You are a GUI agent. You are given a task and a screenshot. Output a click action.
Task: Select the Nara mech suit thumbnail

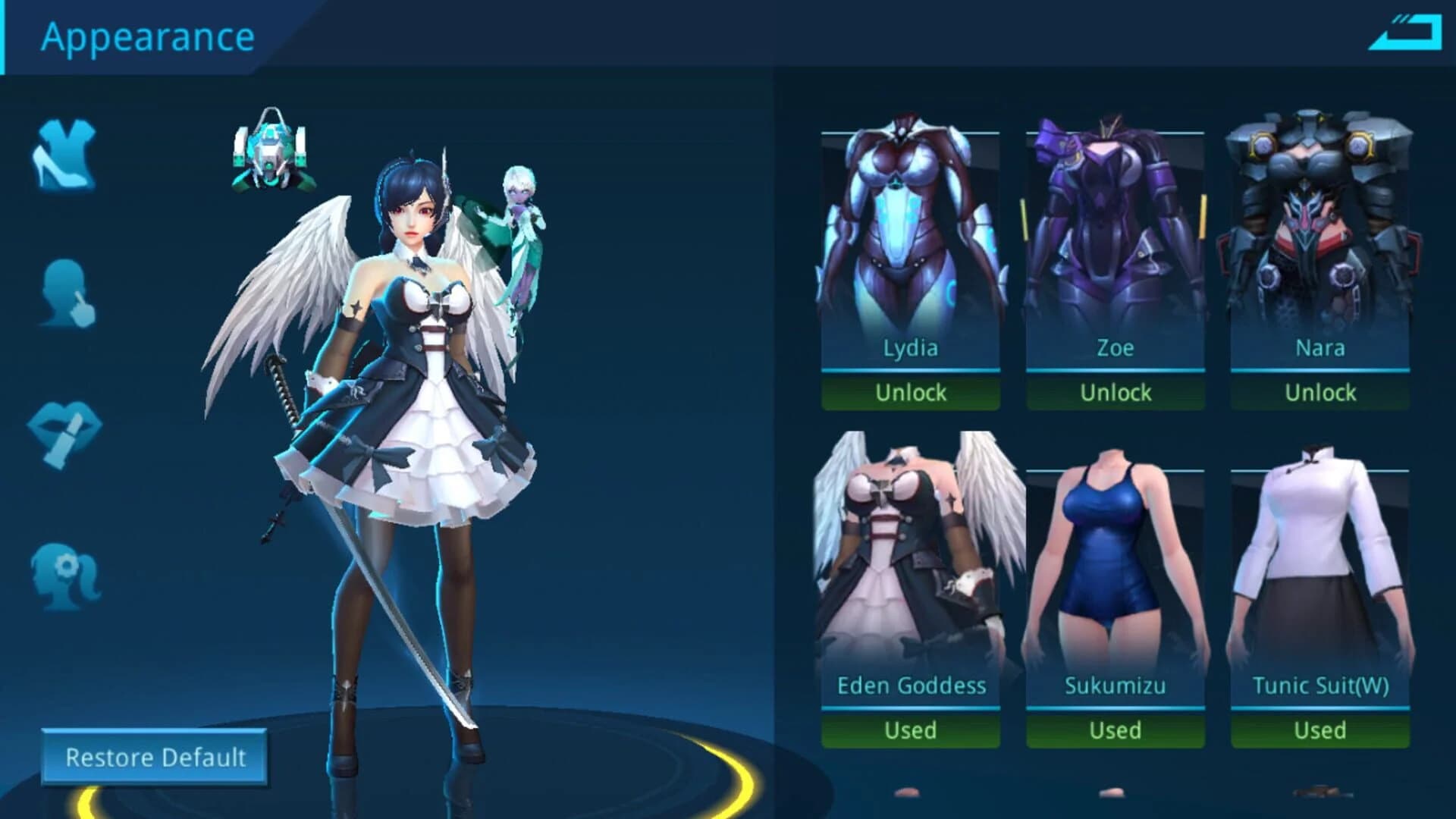(1319, 227)
